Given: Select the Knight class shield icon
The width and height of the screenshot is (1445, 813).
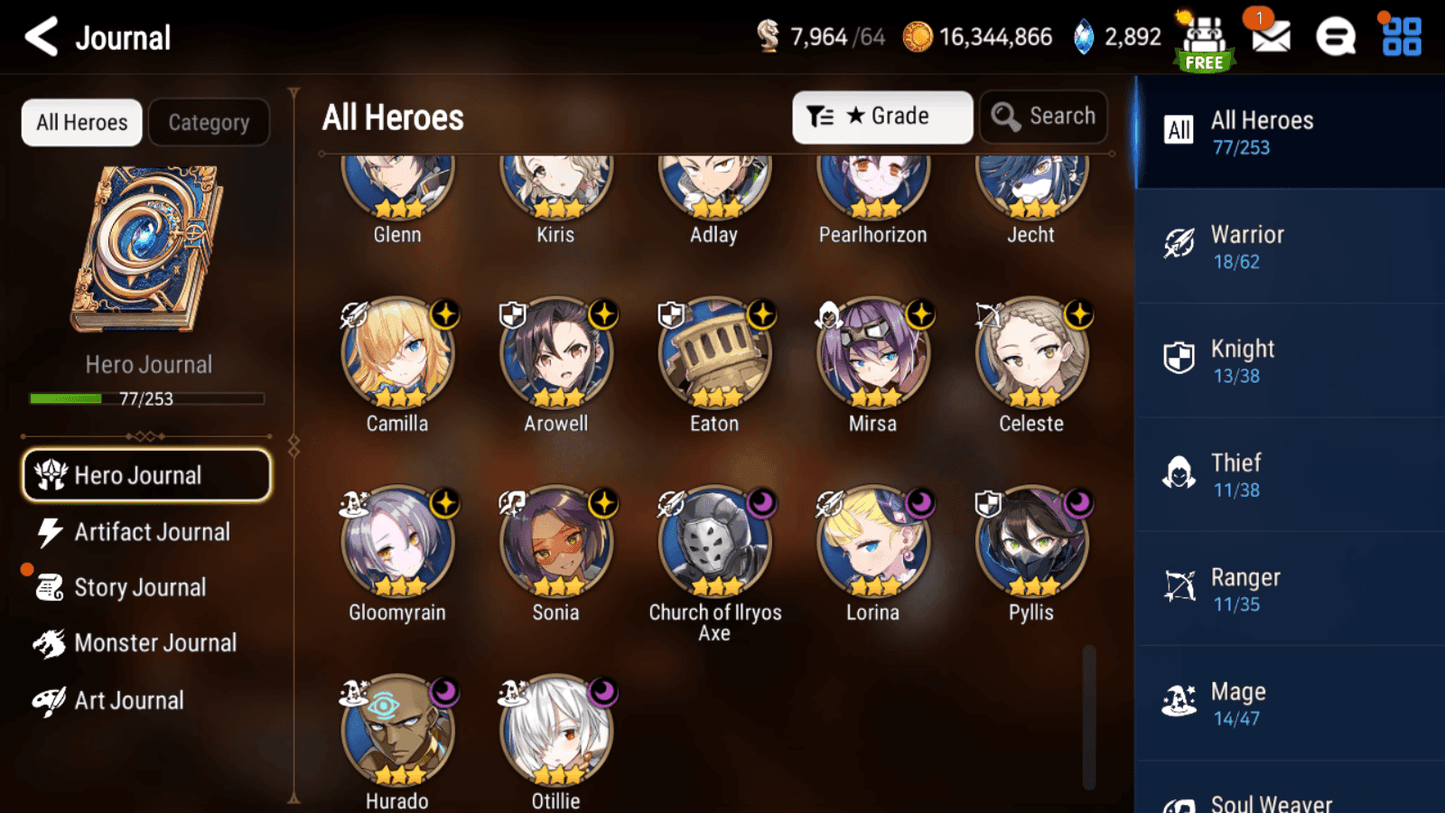Looking at the screenshot, I should (x=1180, y=358).
